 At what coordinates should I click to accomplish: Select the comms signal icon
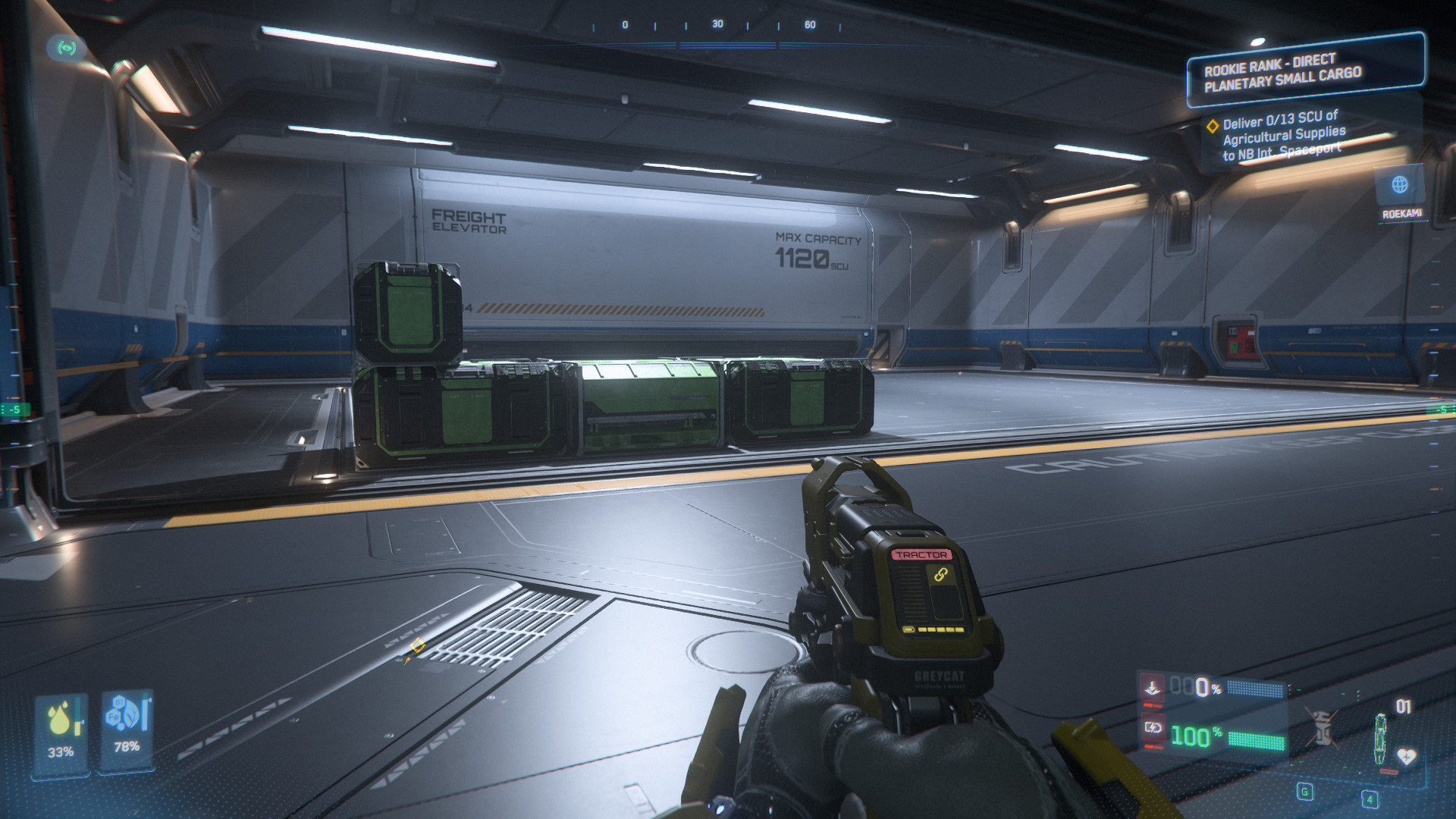pos(66,48)
